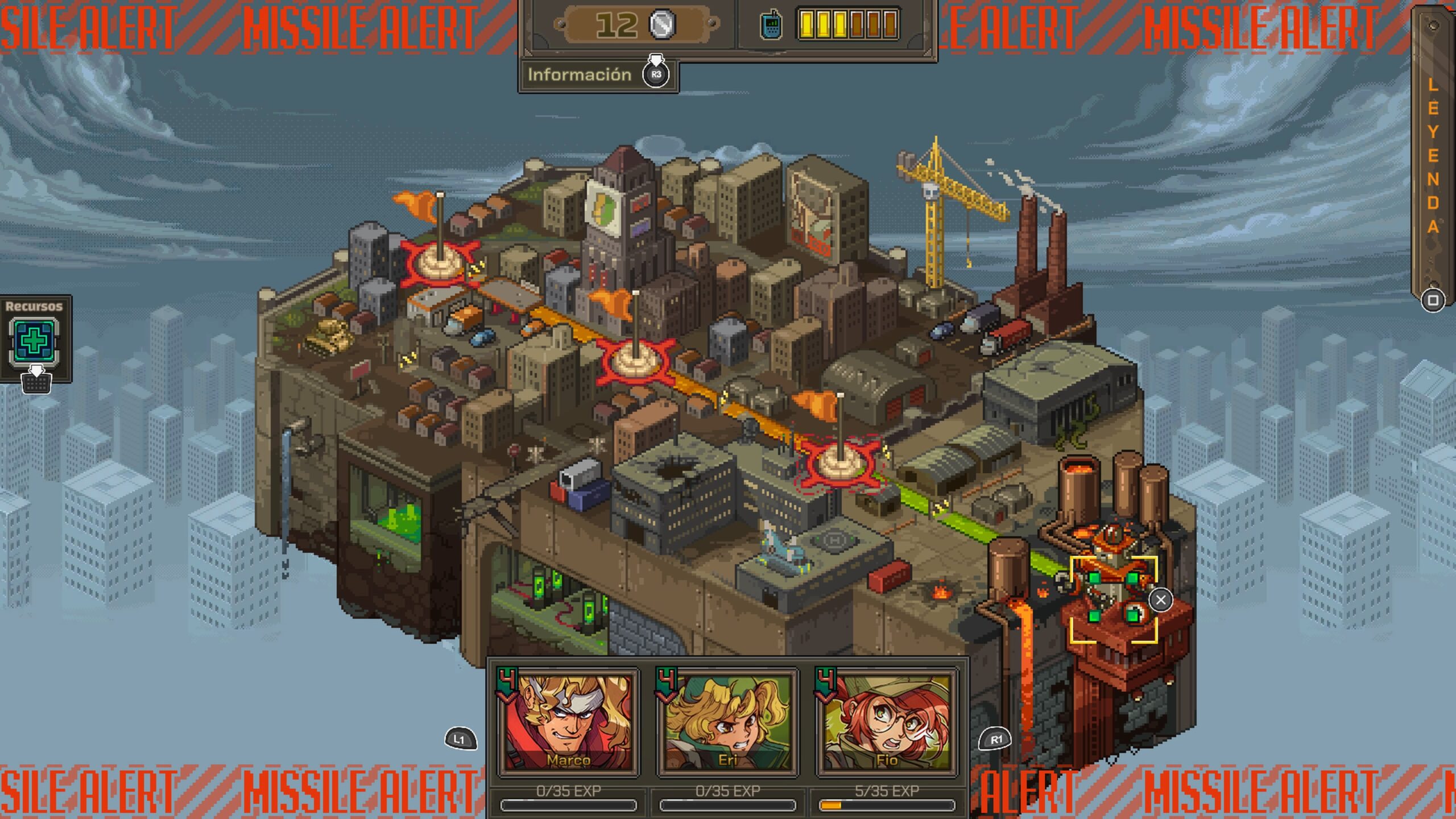The height and width of the screenshot is (819, 1456).
Task: Choose Eri's character portrait
Action: pos(727,721)
